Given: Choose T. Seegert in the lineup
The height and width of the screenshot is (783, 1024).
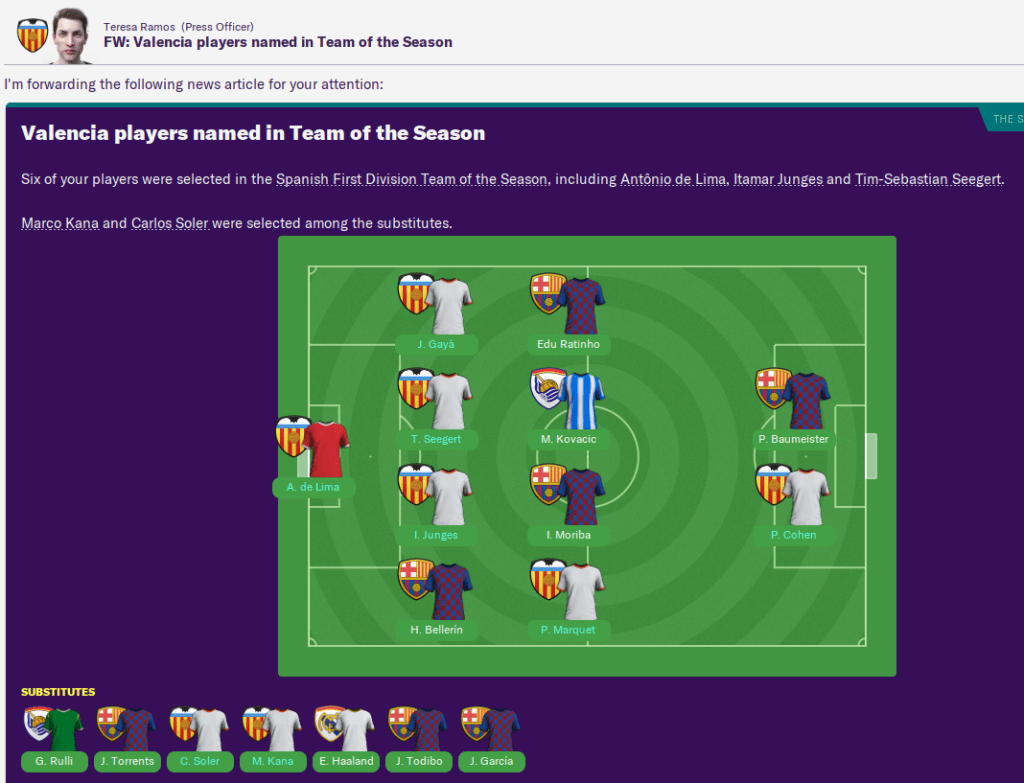Looking at the screenshot, I should (436, 440).
